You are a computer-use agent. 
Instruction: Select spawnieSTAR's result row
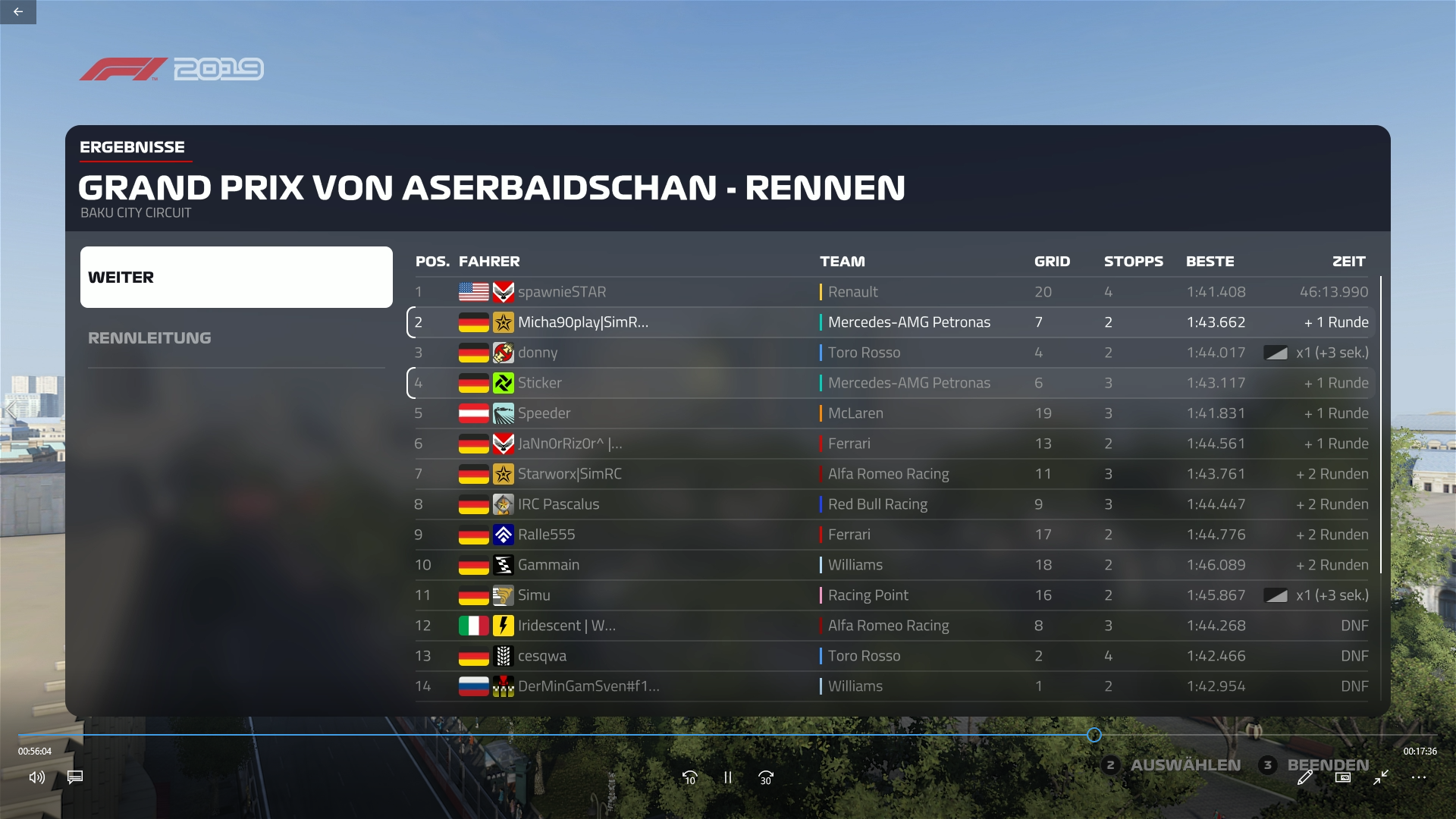coord(891,292)
